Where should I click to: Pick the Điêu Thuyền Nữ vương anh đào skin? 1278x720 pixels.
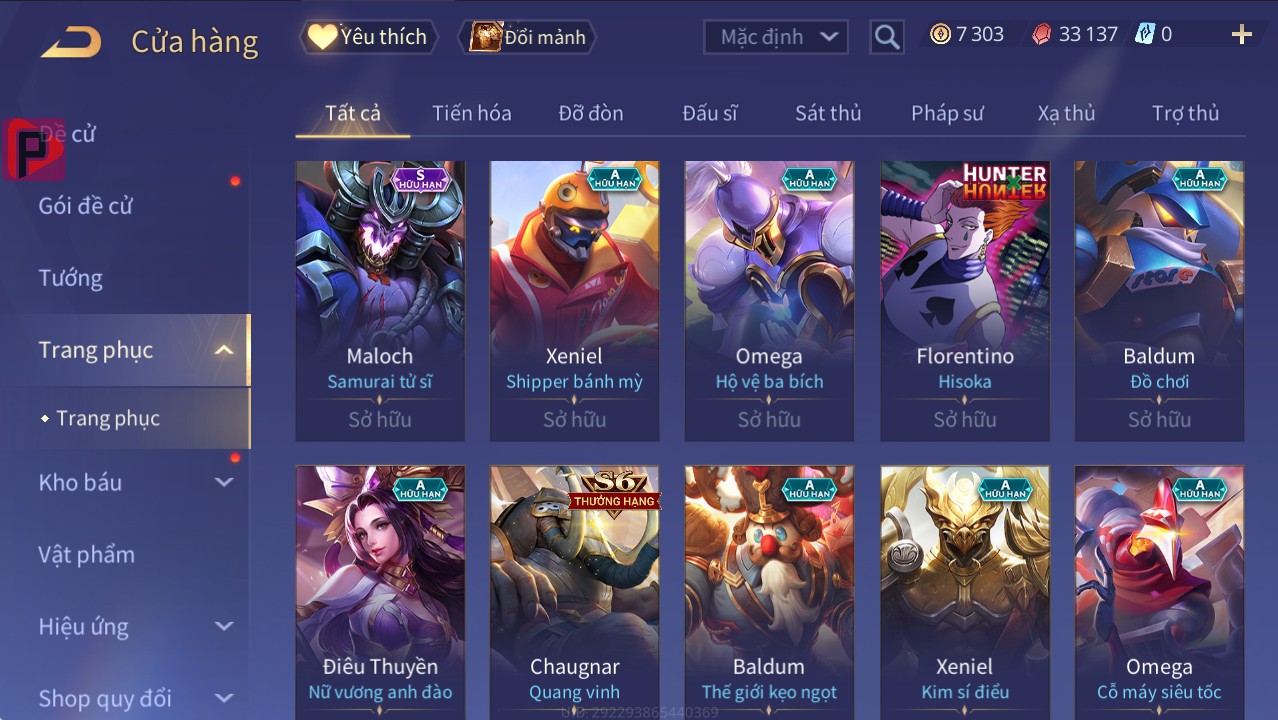tap(380, 590)
